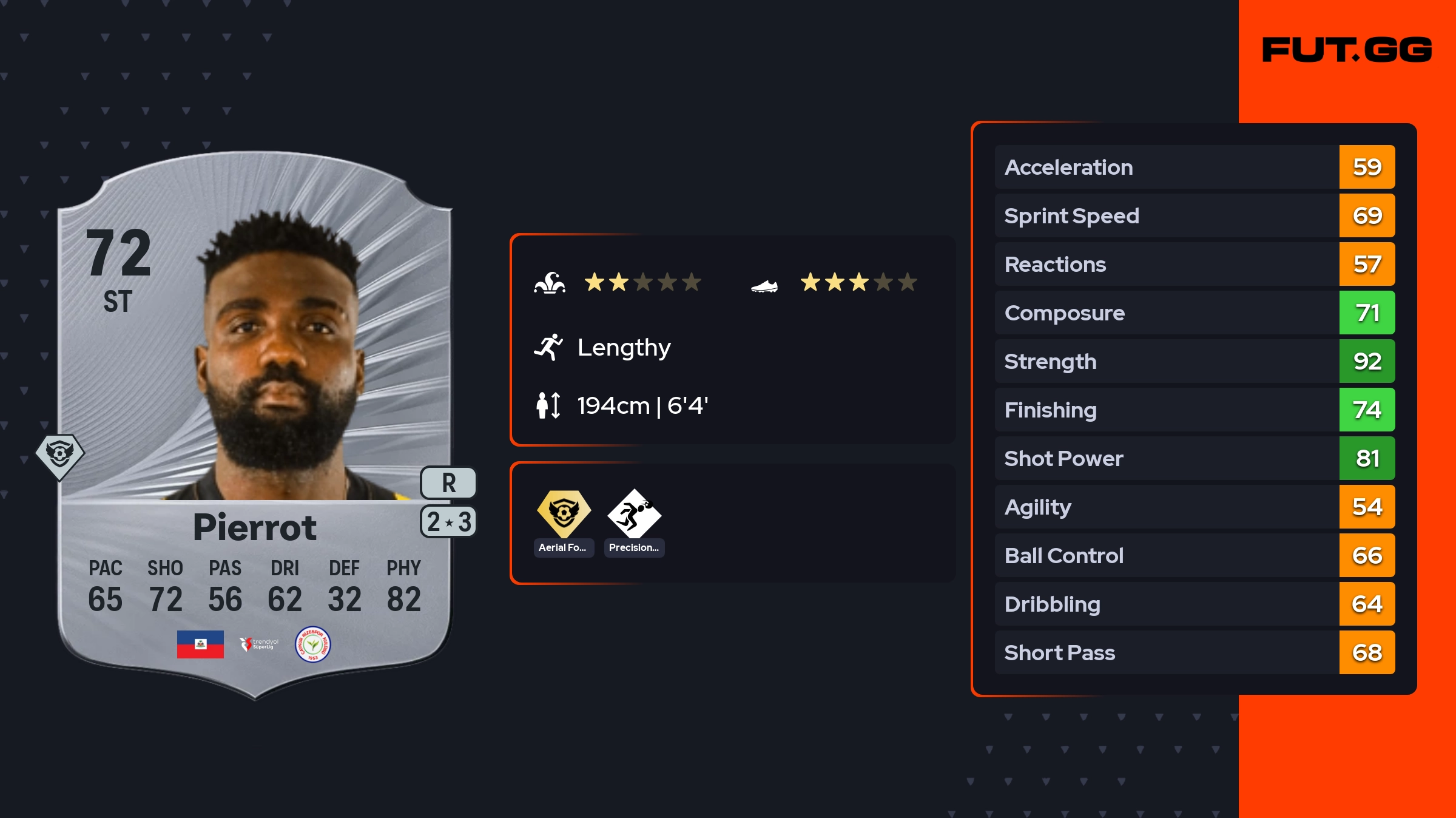The width and height of the screenshot is (1456, 818).
Task: Choose the Precision Header playstyle icon
Action: point(634,513)
